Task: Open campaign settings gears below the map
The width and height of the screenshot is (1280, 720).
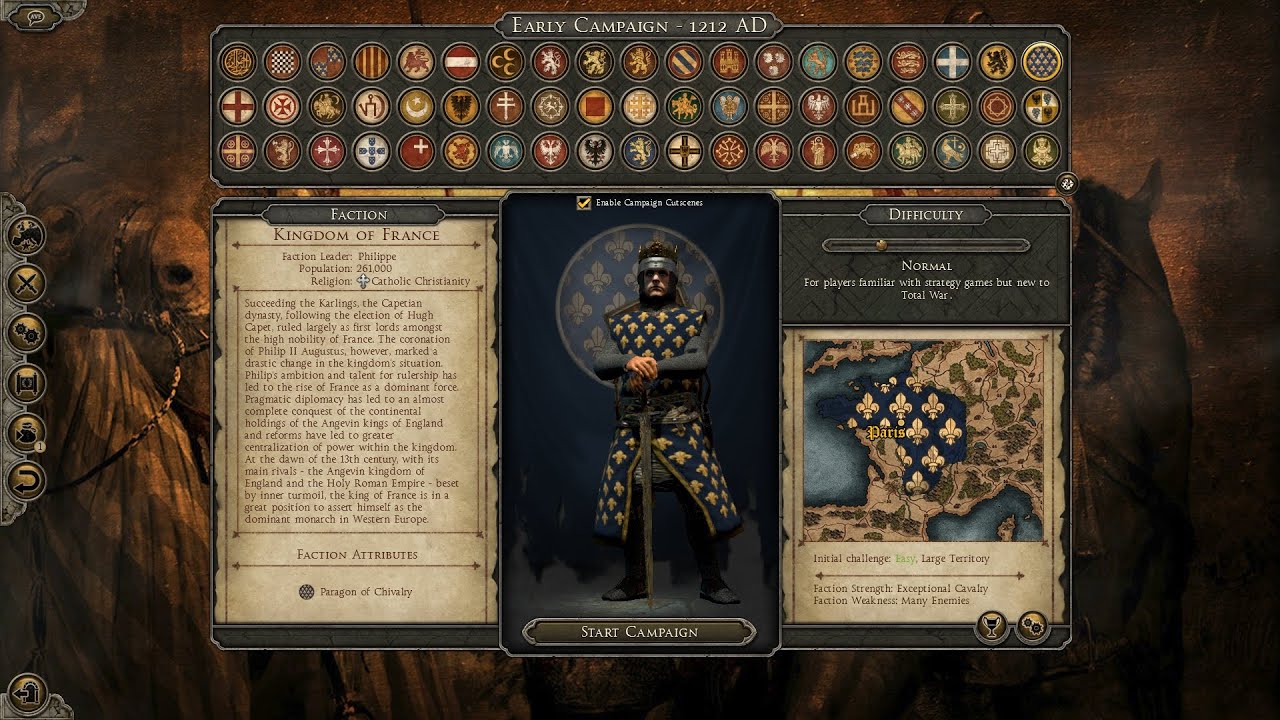Action: (1032, 628)
